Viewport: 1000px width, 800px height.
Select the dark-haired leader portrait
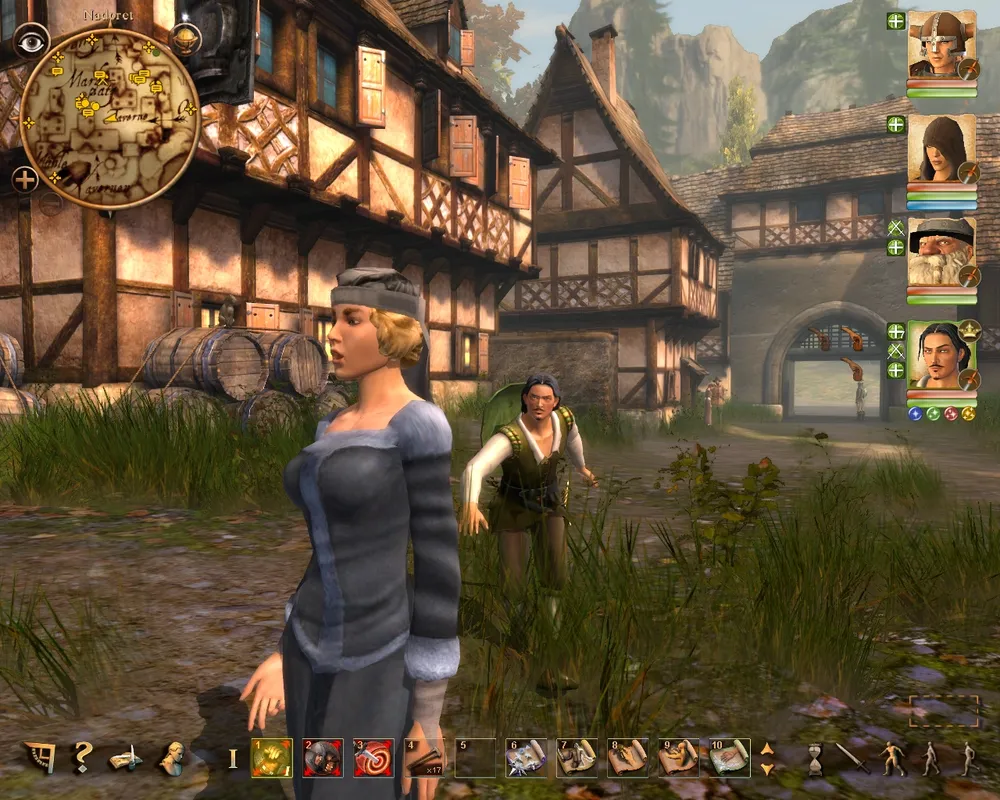pyautogui.click(x=941, y=355)
